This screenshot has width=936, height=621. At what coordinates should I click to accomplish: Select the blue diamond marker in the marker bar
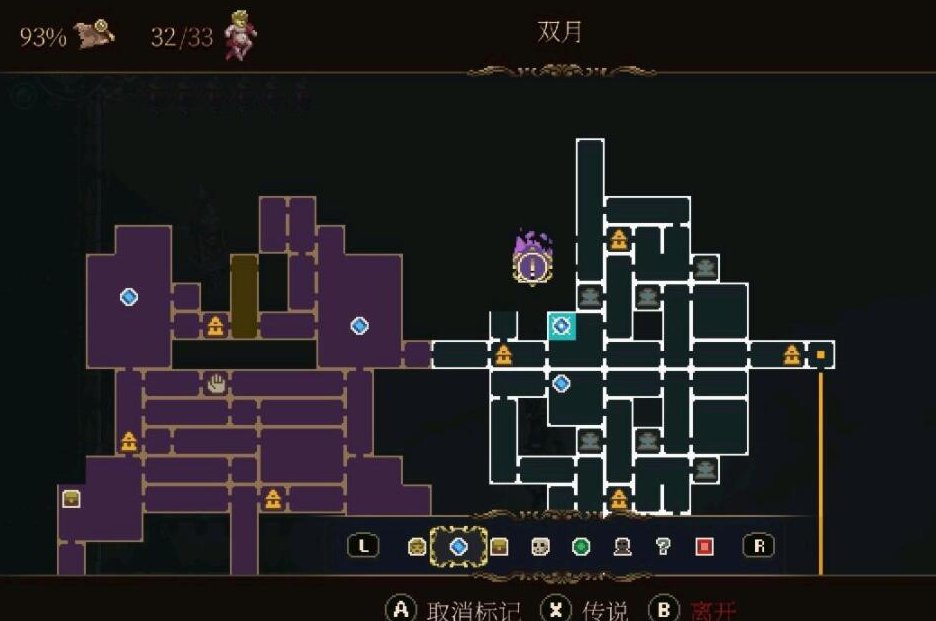(x=459, y=546)
